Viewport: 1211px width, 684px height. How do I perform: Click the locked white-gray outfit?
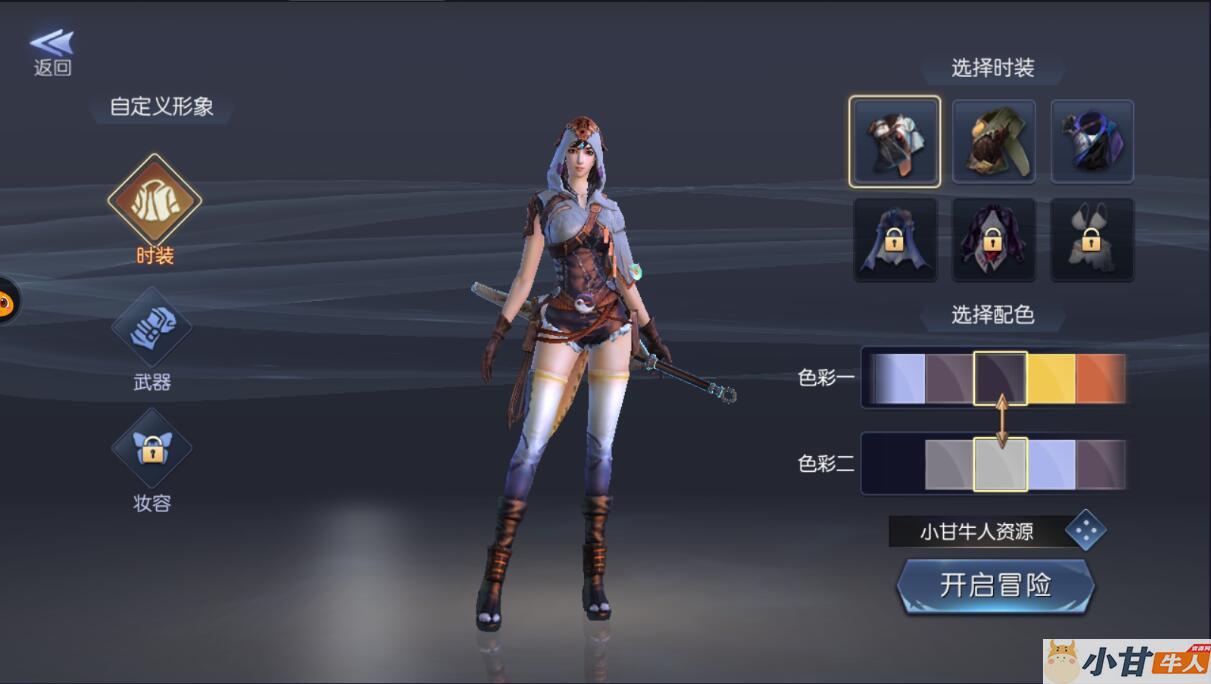(x=1092, y=240)
